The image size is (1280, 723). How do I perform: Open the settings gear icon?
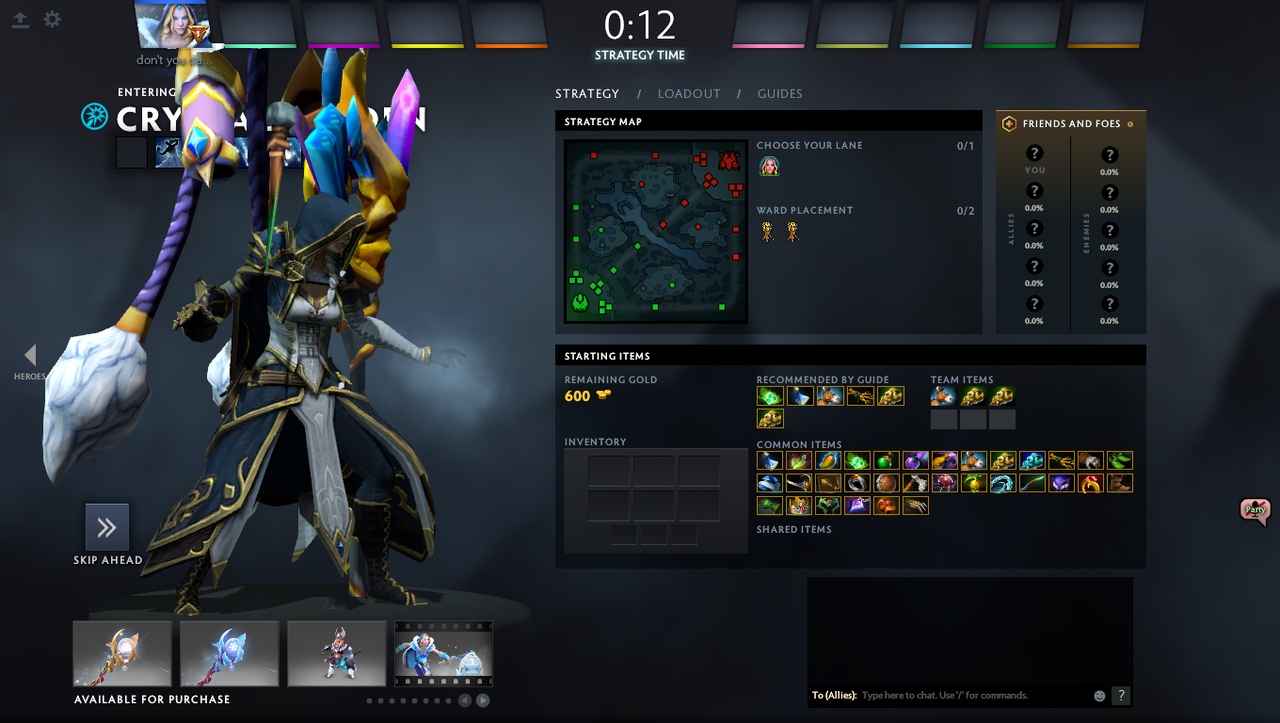(52, 19)
